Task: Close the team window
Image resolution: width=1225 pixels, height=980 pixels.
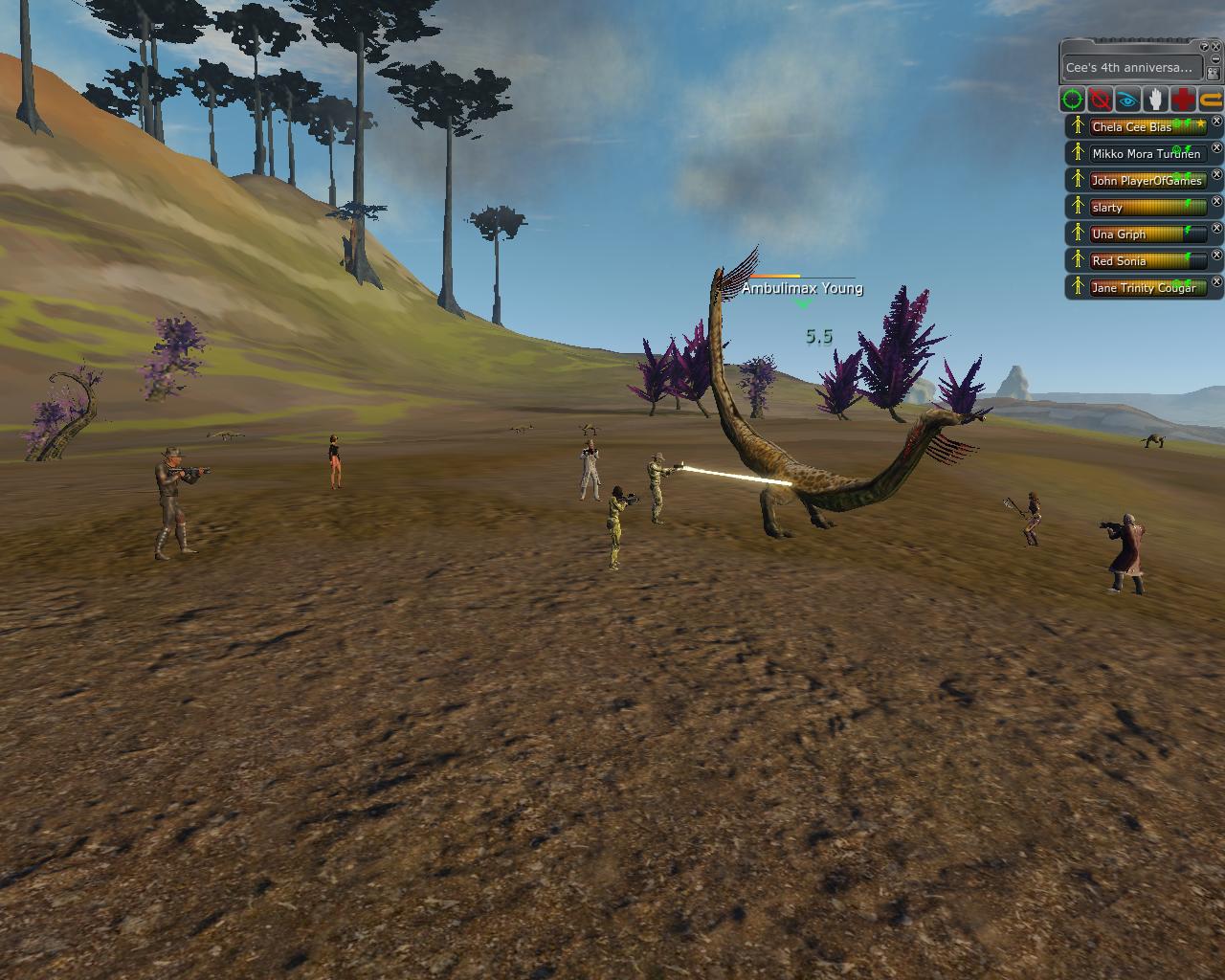Action: pyautogui.click(x=1216, y=47)
